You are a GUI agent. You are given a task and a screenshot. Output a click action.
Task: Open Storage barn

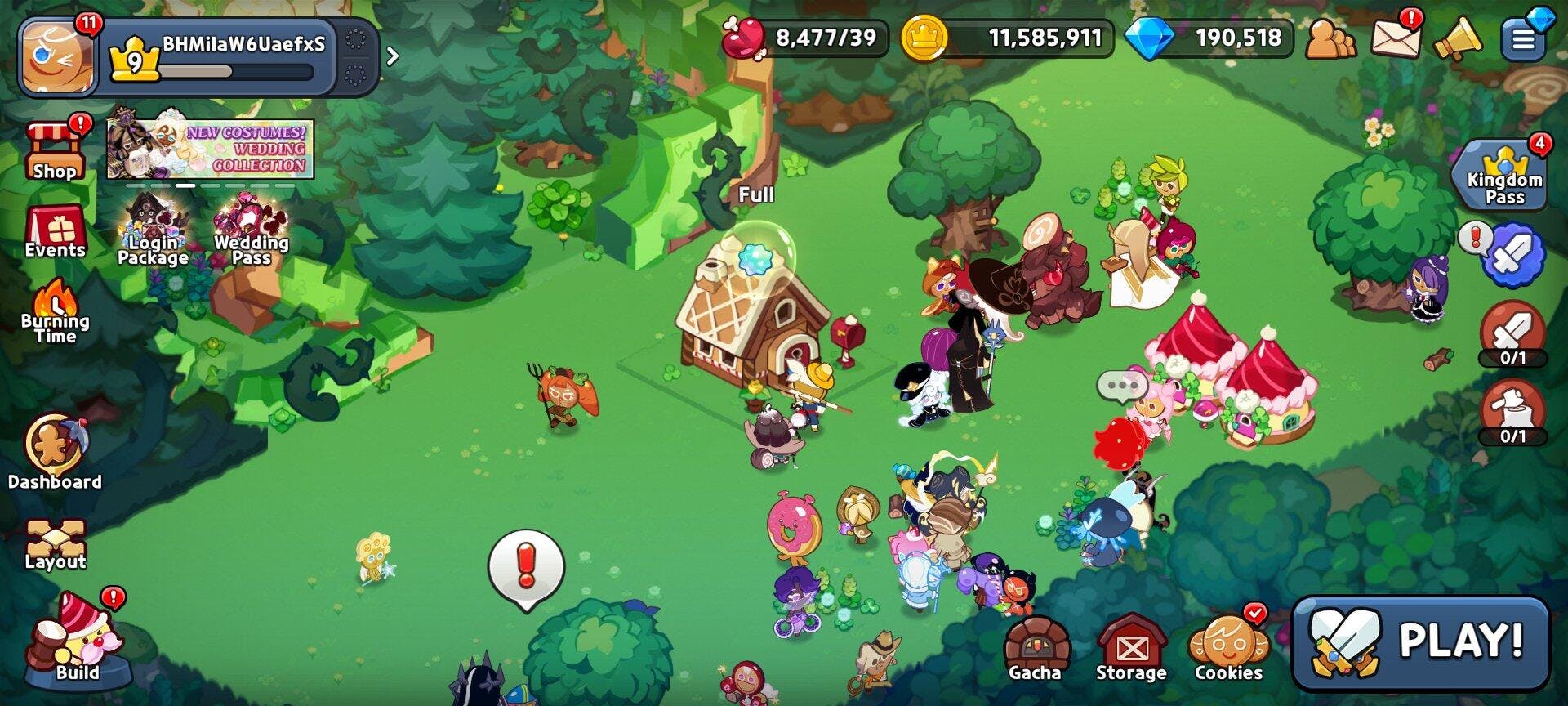click(x=1131, y=650)
